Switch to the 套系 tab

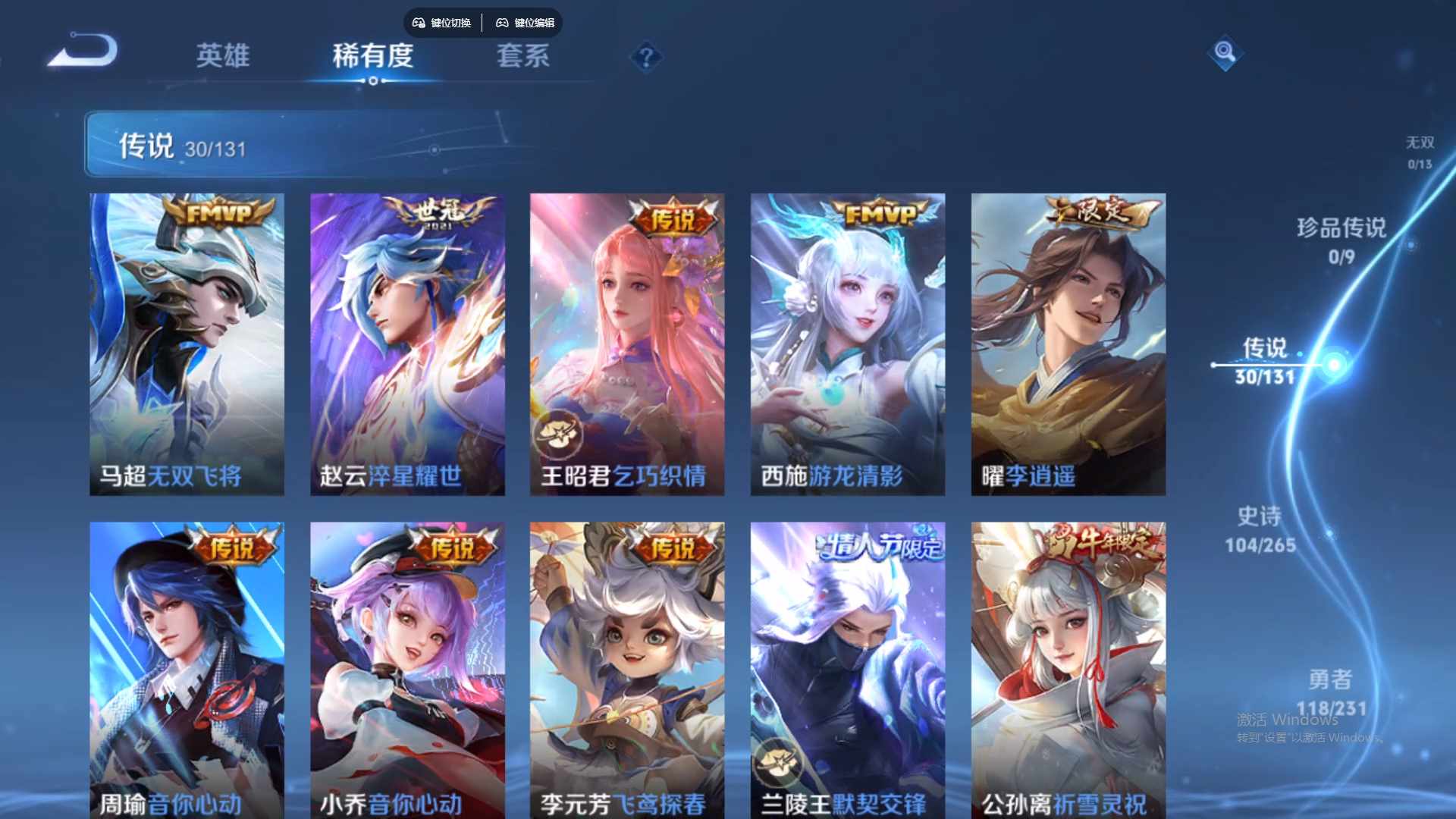[522, 57]
